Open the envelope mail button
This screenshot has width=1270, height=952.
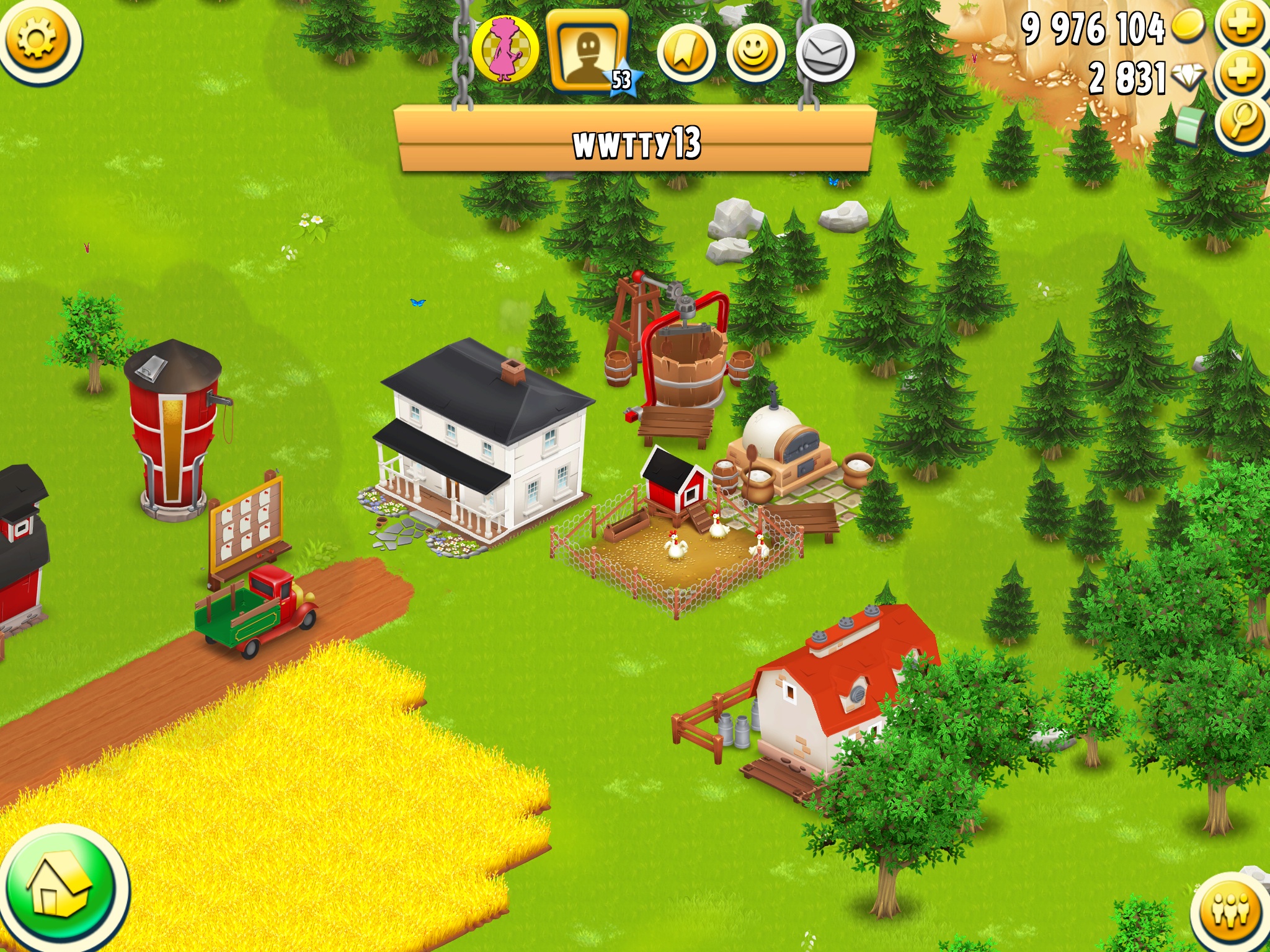pos(825,53)
